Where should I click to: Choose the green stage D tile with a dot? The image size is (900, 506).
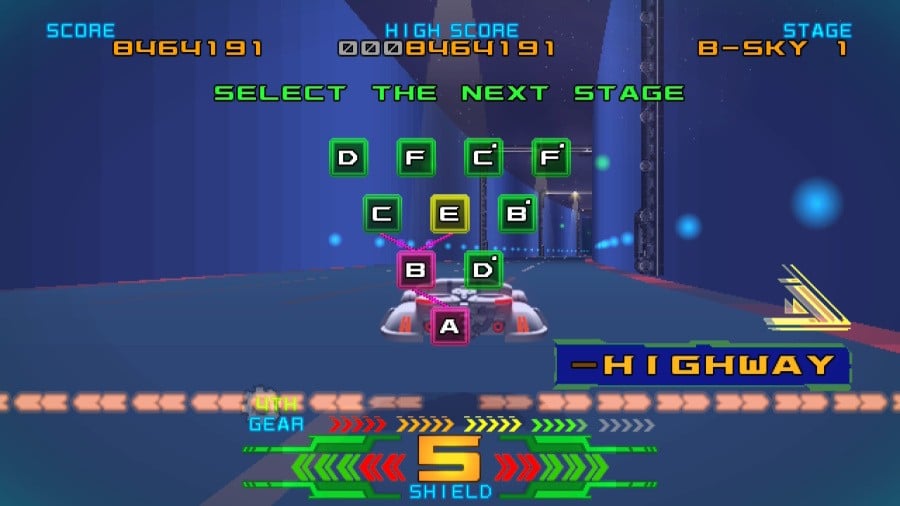[x=484, y=270]
